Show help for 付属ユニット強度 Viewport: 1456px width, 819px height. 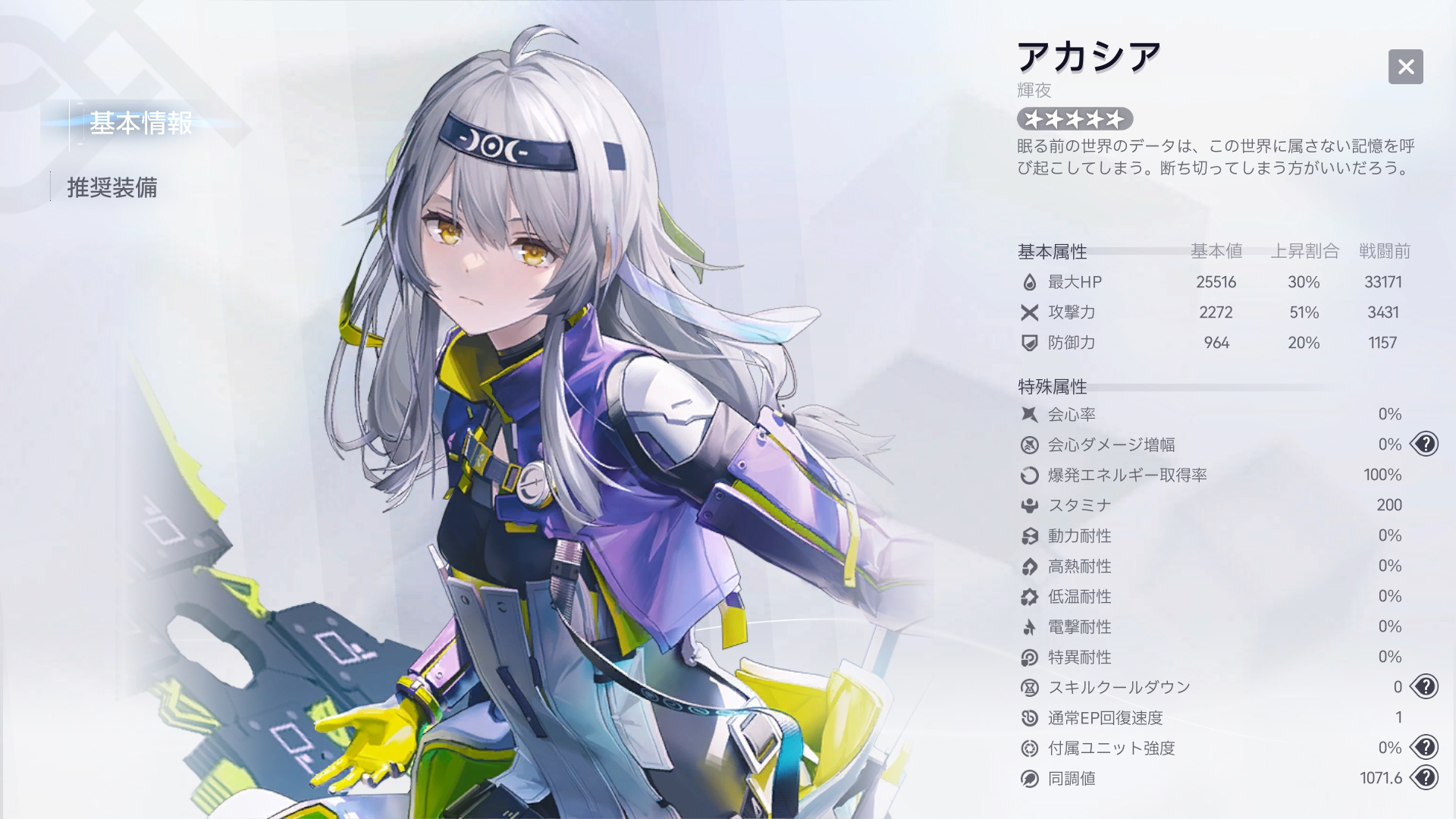click(x=1425, y=748)
